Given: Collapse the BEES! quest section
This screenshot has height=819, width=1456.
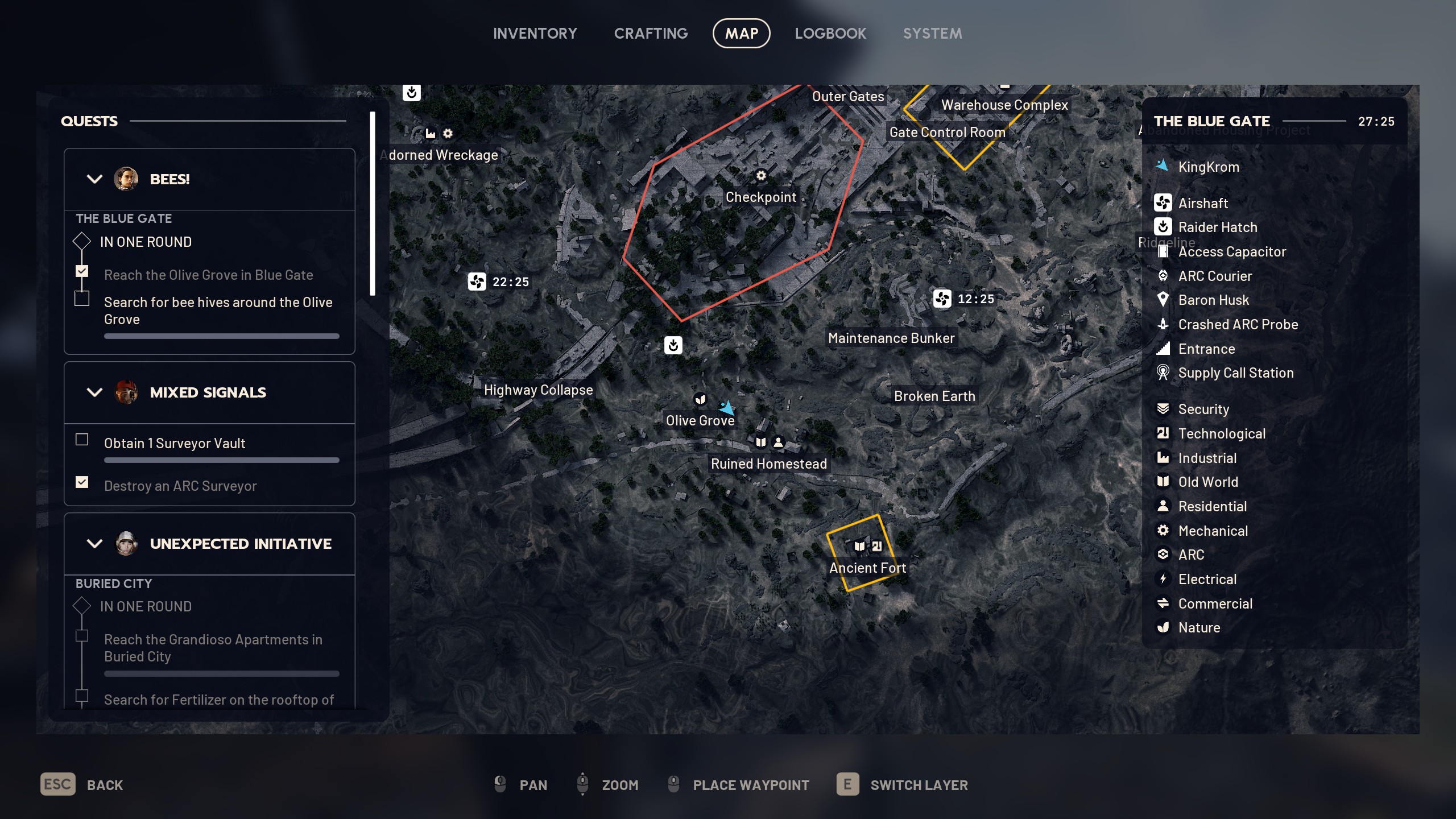Looking at the screenshot, I should pyautogui.click(x=95, y=179).
